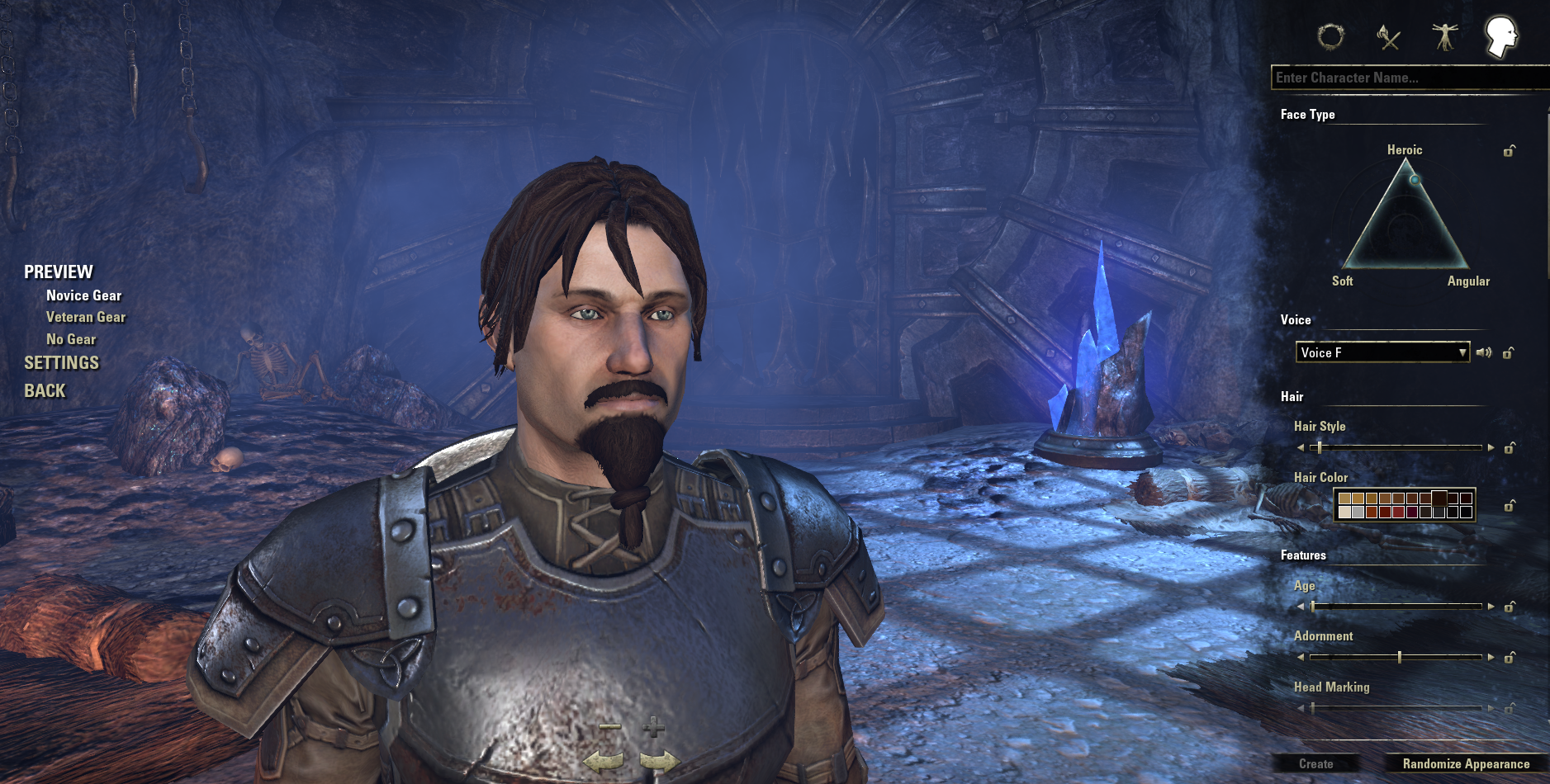Switch to the body silhouette tab
1550x784 pixels.
click(1444, 36)
